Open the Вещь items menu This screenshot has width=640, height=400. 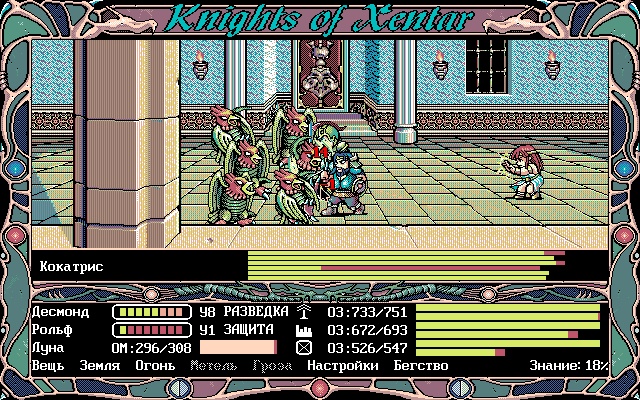click(48, 365)
